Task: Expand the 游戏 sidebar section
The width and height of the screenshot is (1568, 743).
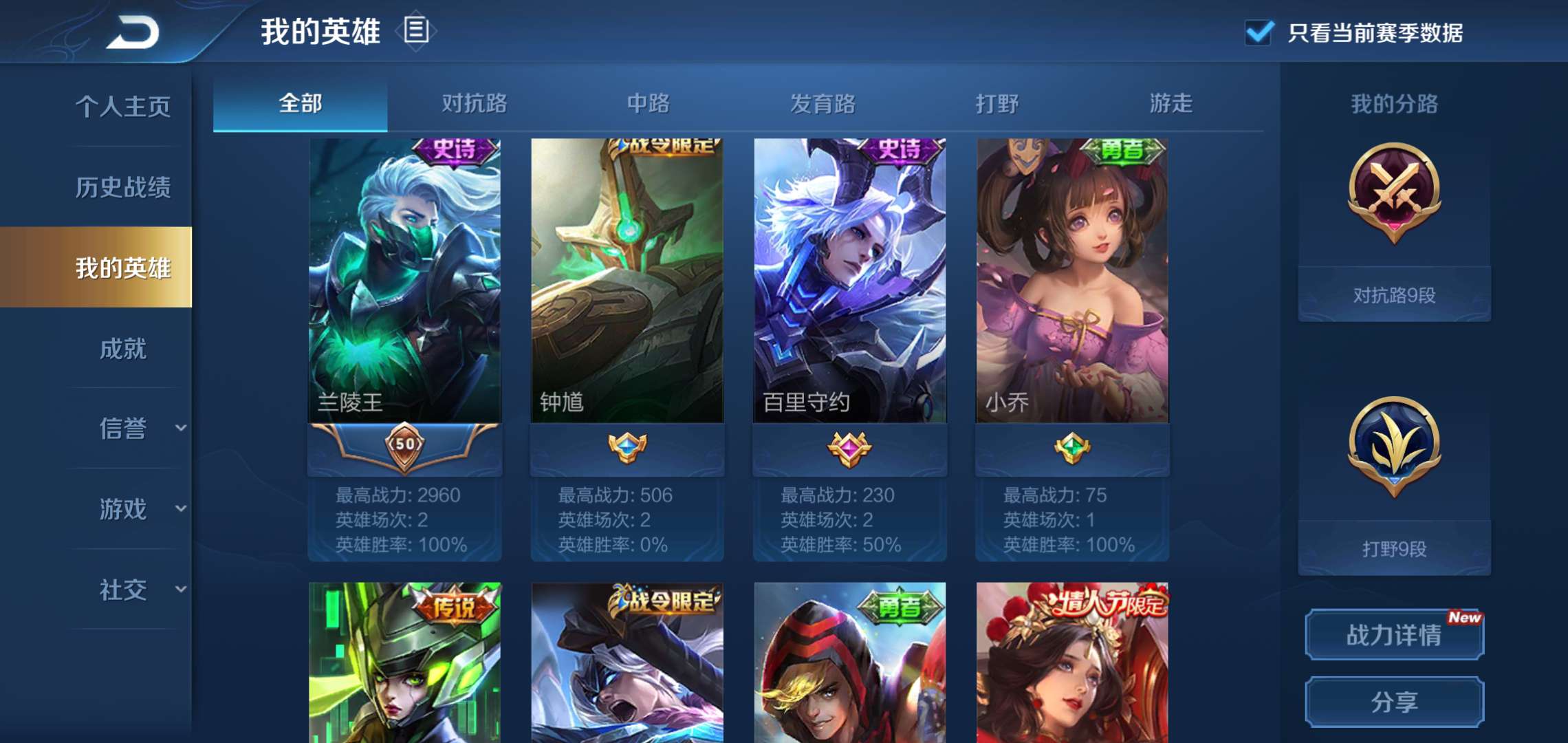Action: click(x=124, y=509)
